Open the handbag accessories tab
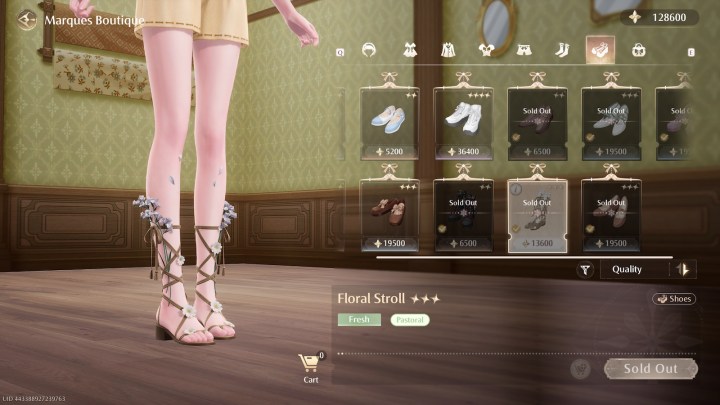Screen dimensions: 720x405 639,49
